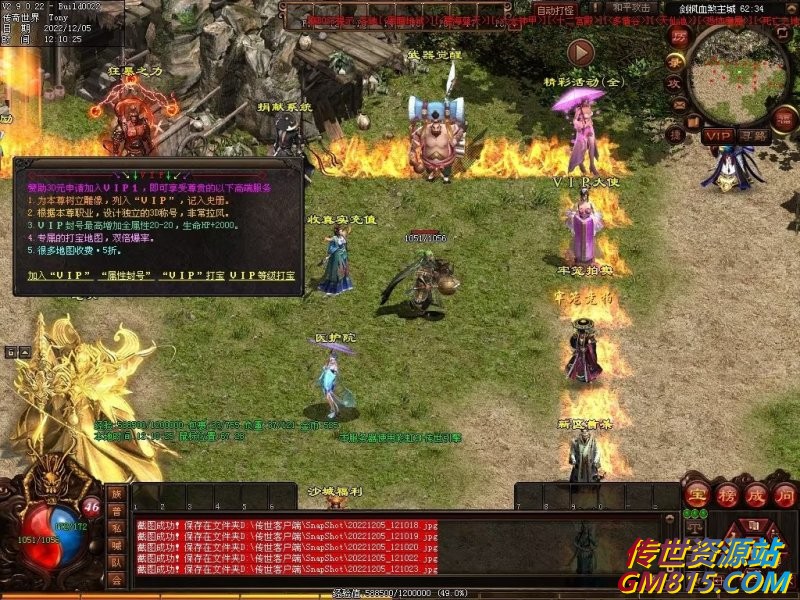Open the VIP等级打宝 dialog option

tap(262, 275)
